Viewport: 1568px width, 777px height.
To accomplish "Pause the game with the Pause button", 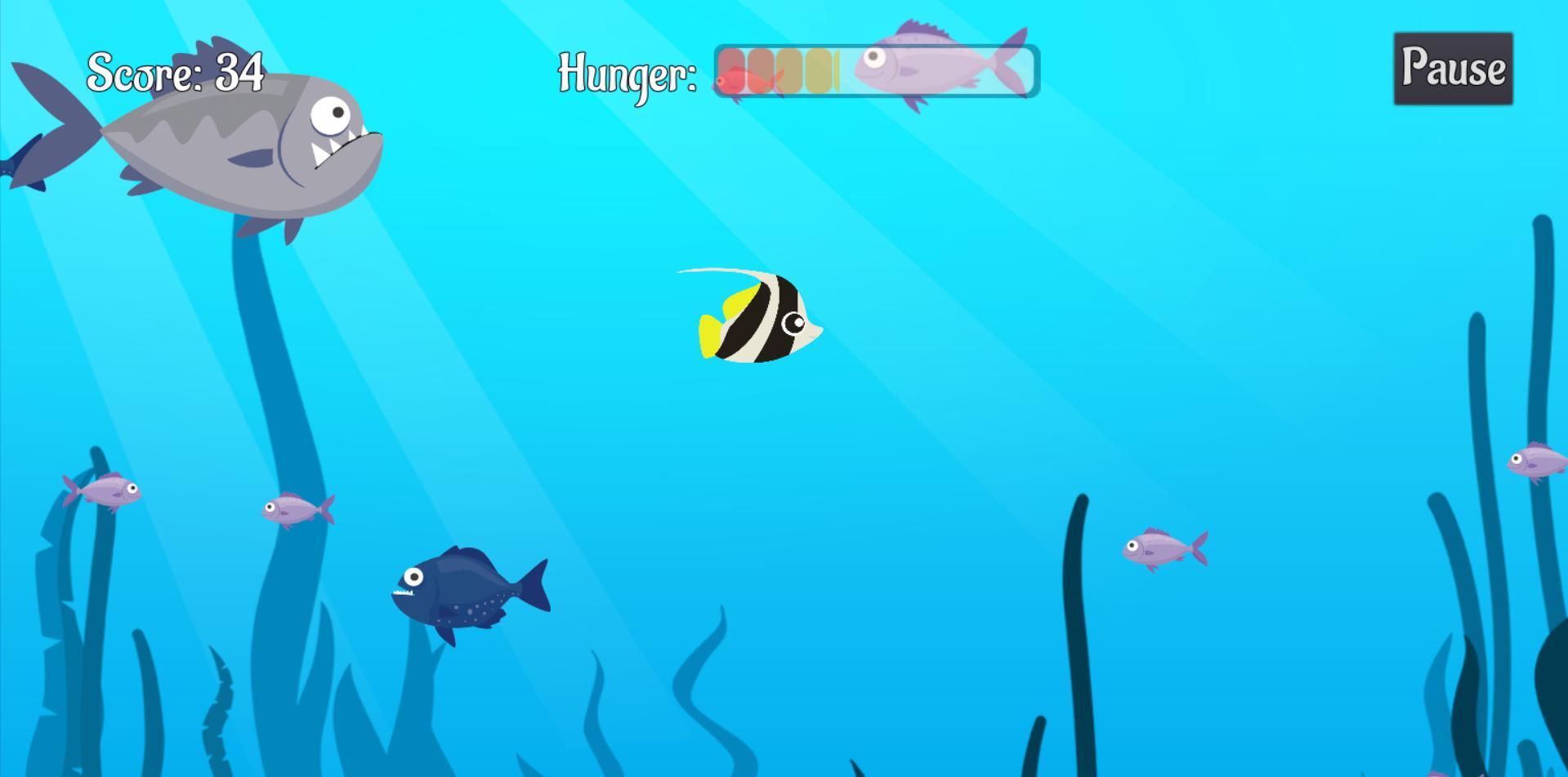I will (1453, 69).
